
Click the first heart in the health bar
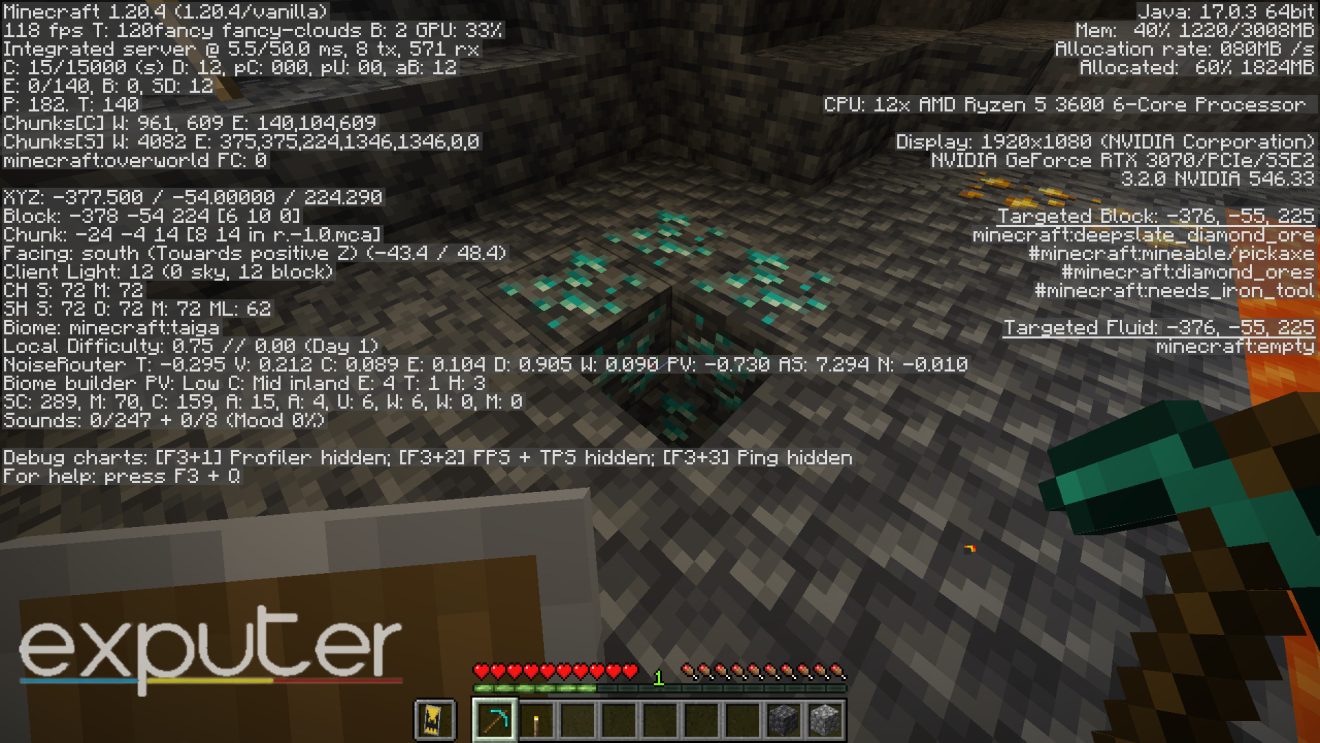[x=480, y=673]
